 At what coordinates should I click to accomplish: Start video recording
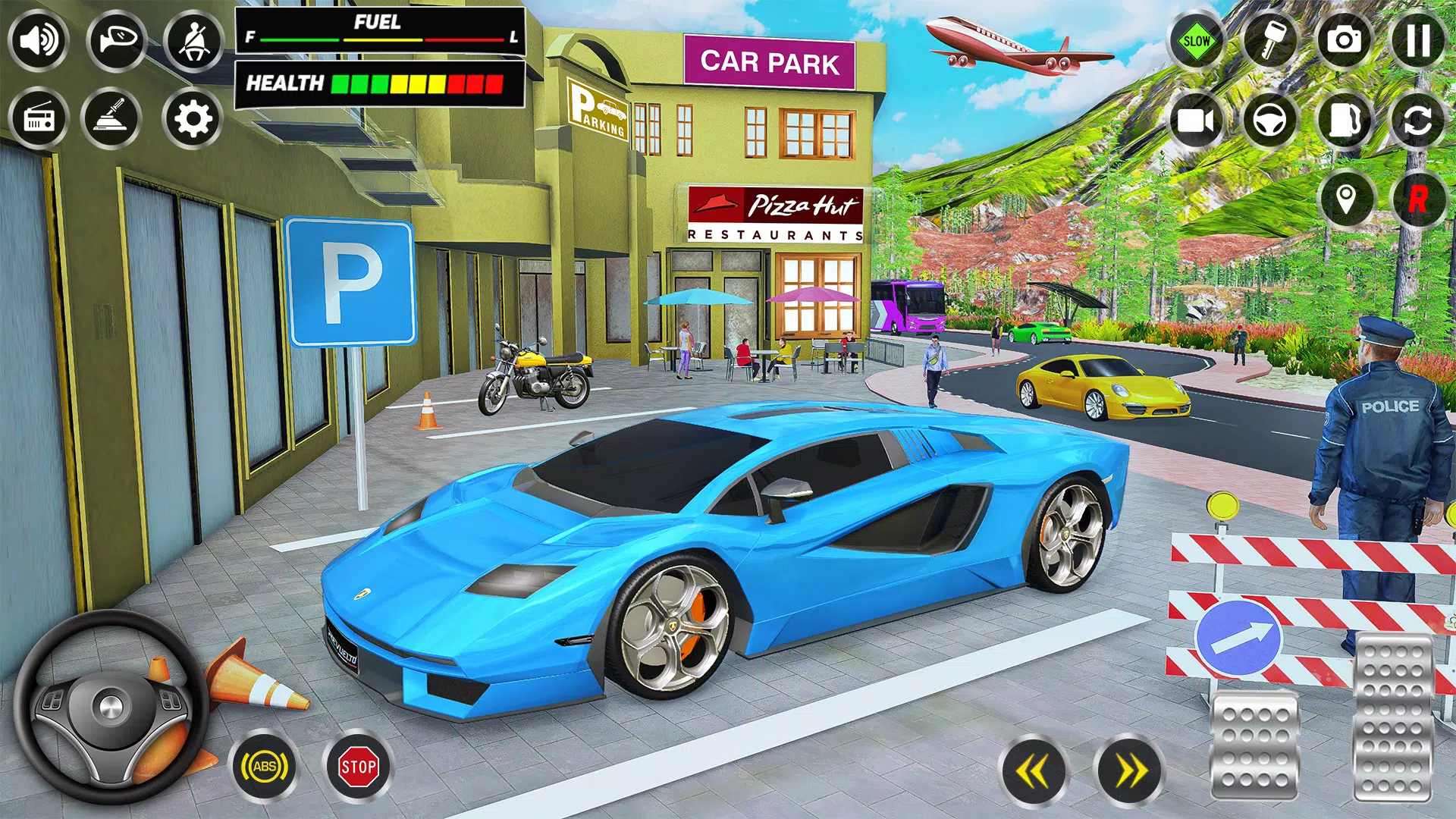pos(1196,121)
